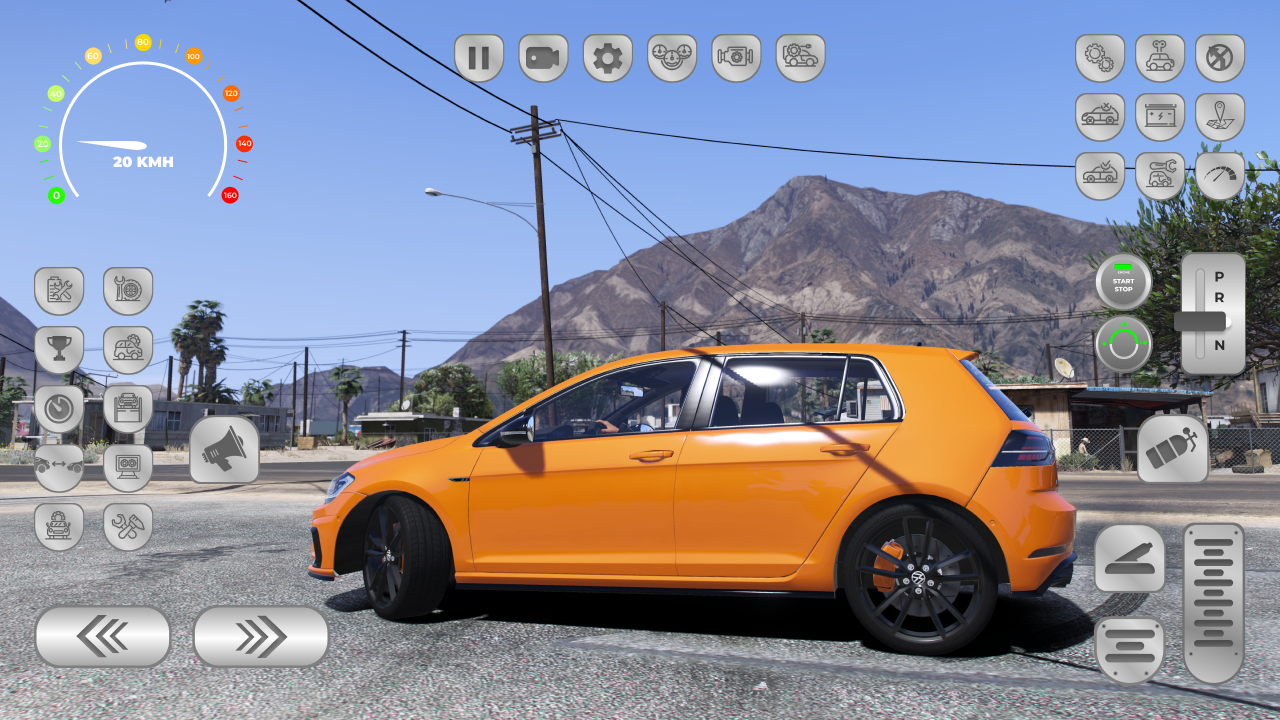Image resolution: width=1280 pixels, height=720 pixels.
Task: Open settings via the single gear icon
Action: pyautogui.click(x=608, y=58)
